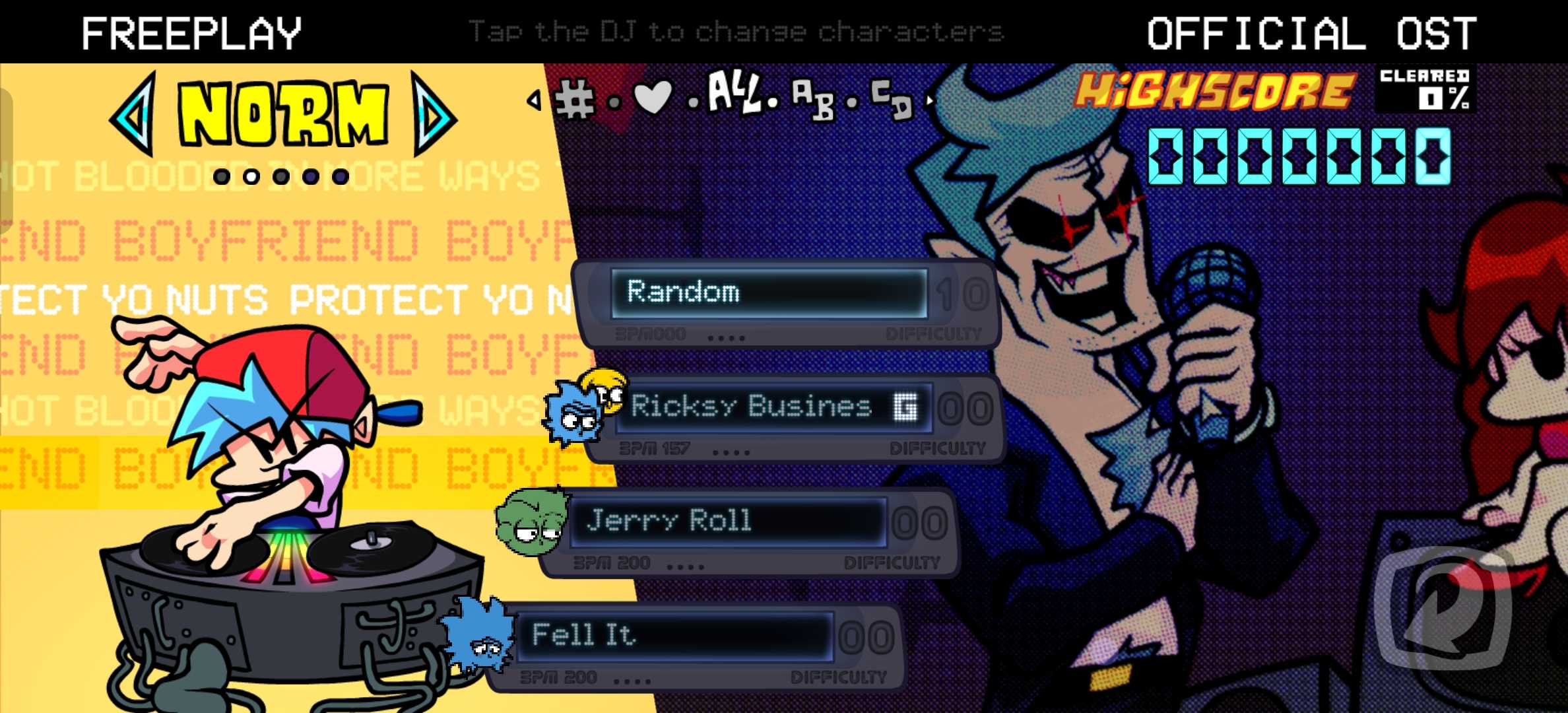Switch to the ALL songs filter
Screen dimensions: 1568x713
(733, 94)
